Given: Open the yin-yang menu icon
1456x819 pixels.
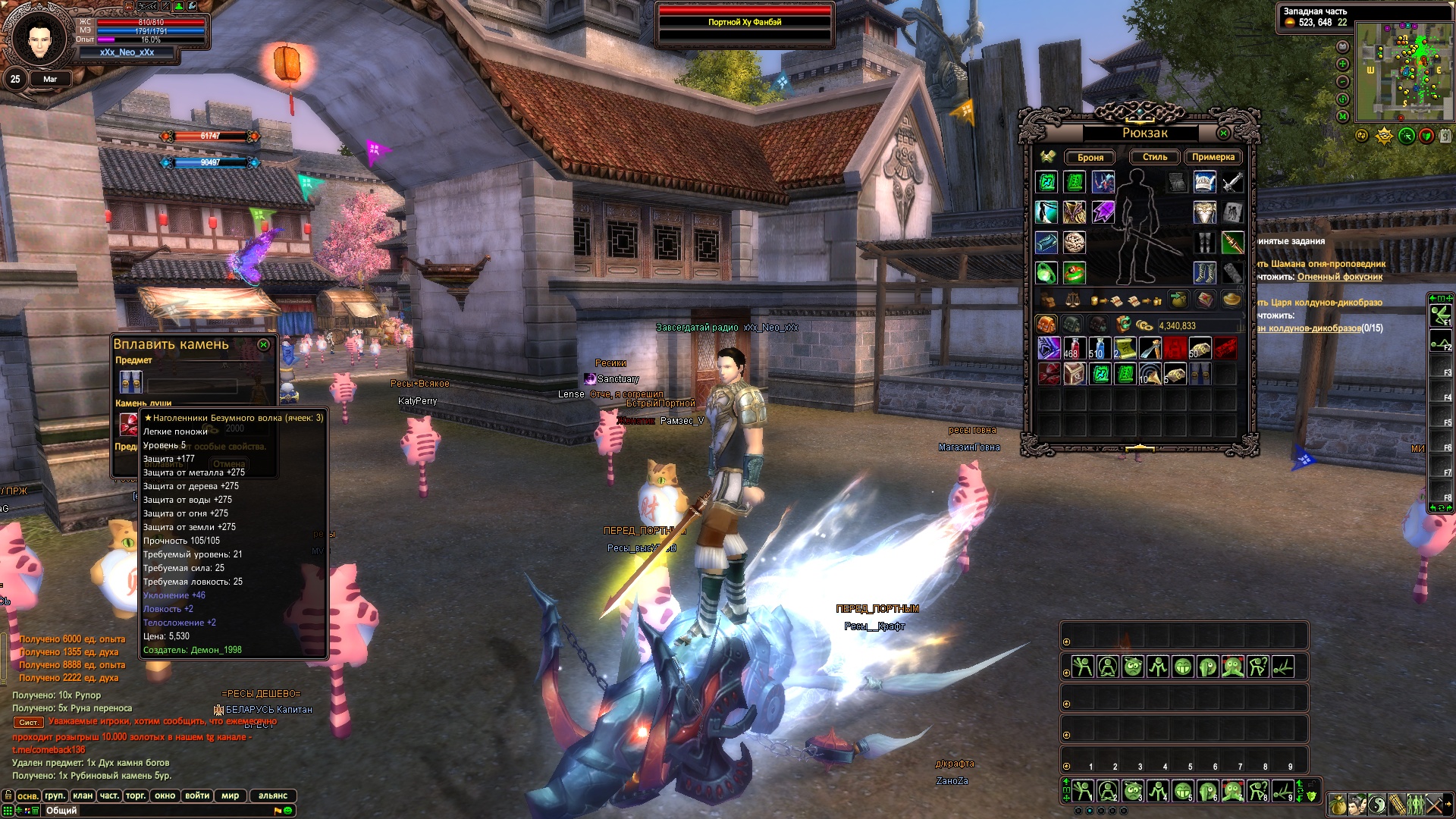Looking at the screenshot, I should (x=1378, y=804).
